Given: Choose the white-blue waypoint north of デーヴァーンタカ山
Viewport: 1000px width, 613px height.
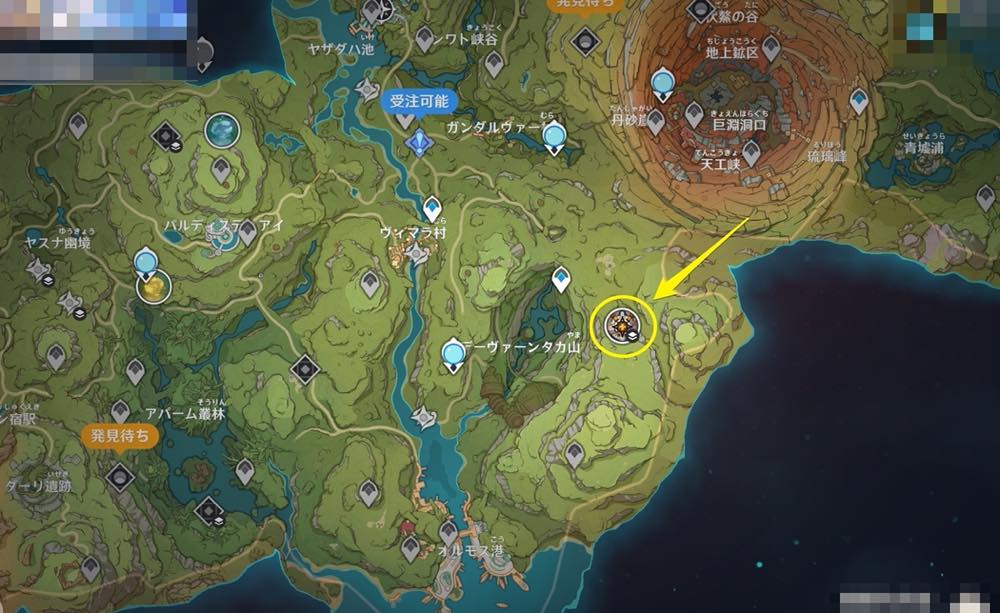Looking at the screenshot, I should [x=561, y=279].
